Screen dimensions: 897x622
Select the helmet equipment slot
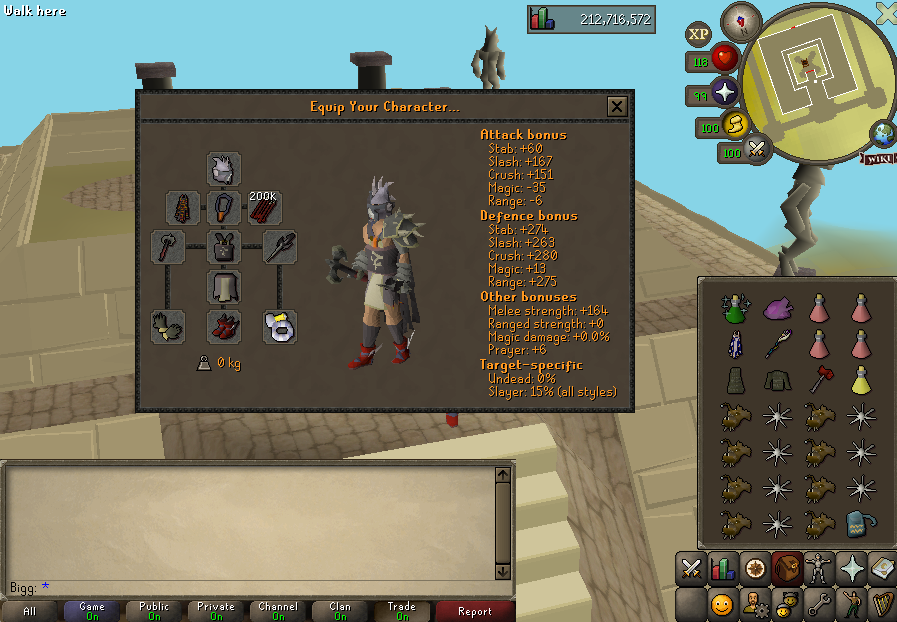click(x=224, y=168)
